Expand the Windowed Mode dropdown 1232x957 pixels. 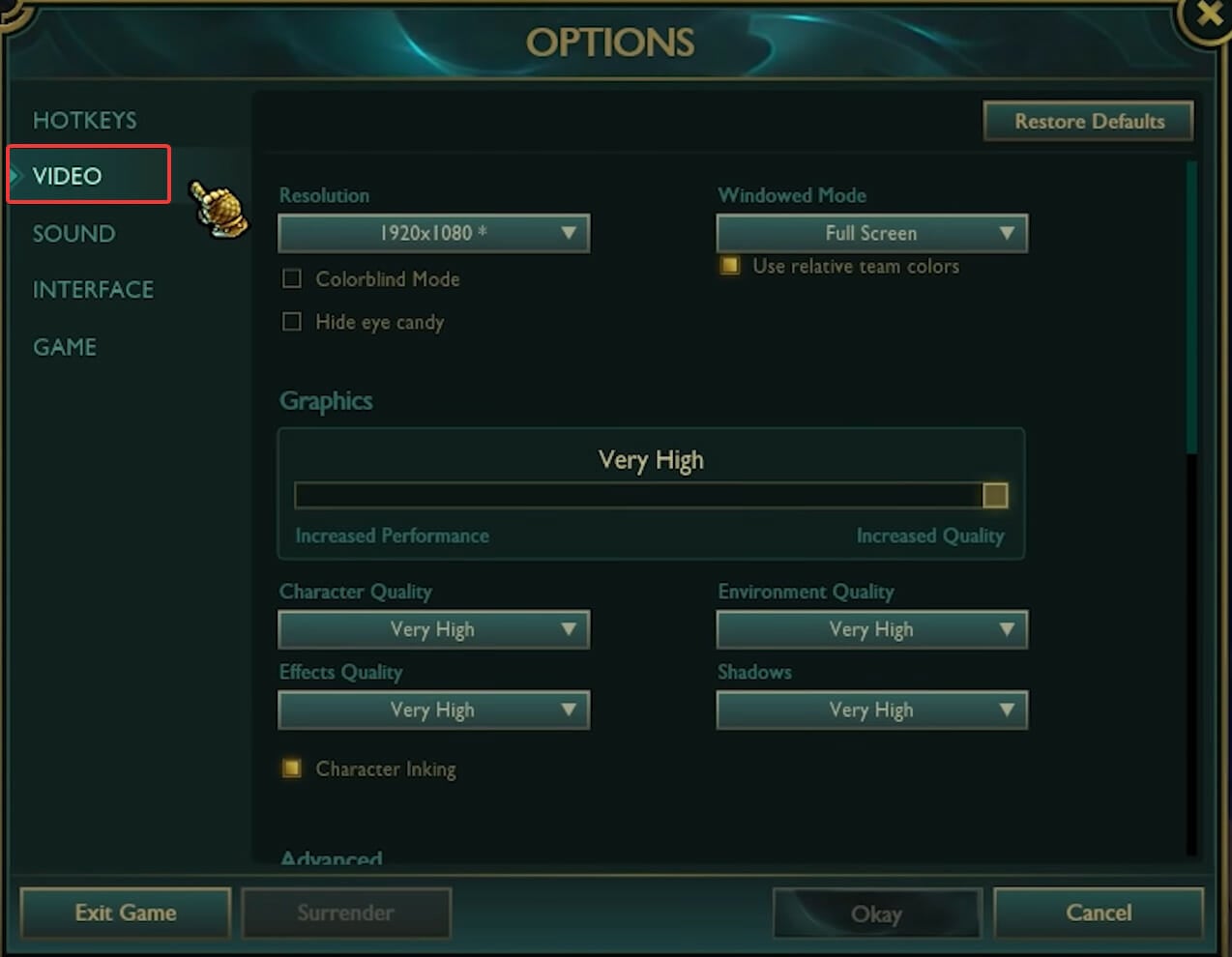coord(871,233)
